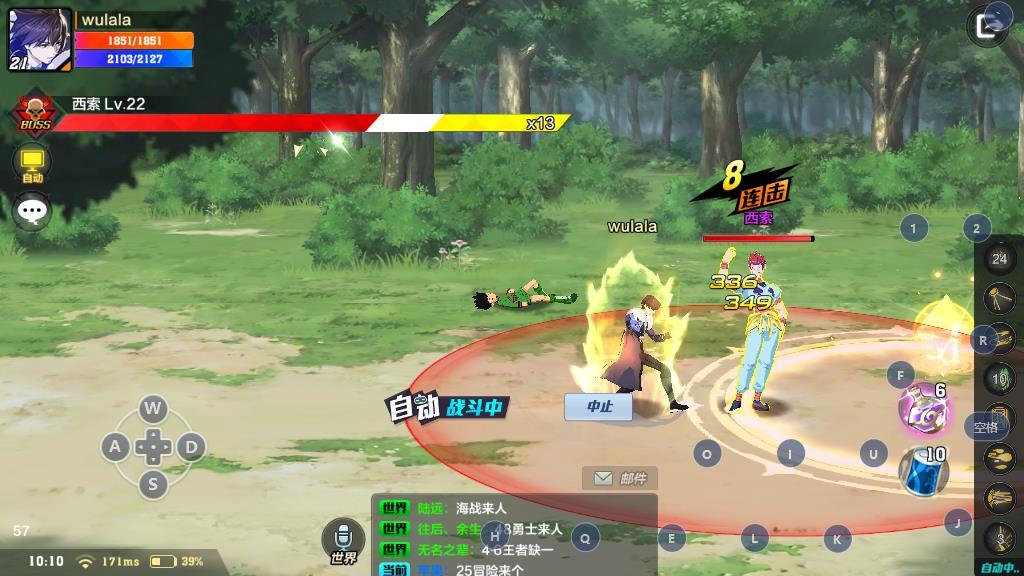1024x576 pixels.
Task: Click the exit icon in the top-right corner
Action: pyautogui.click(x=992, y=25)
